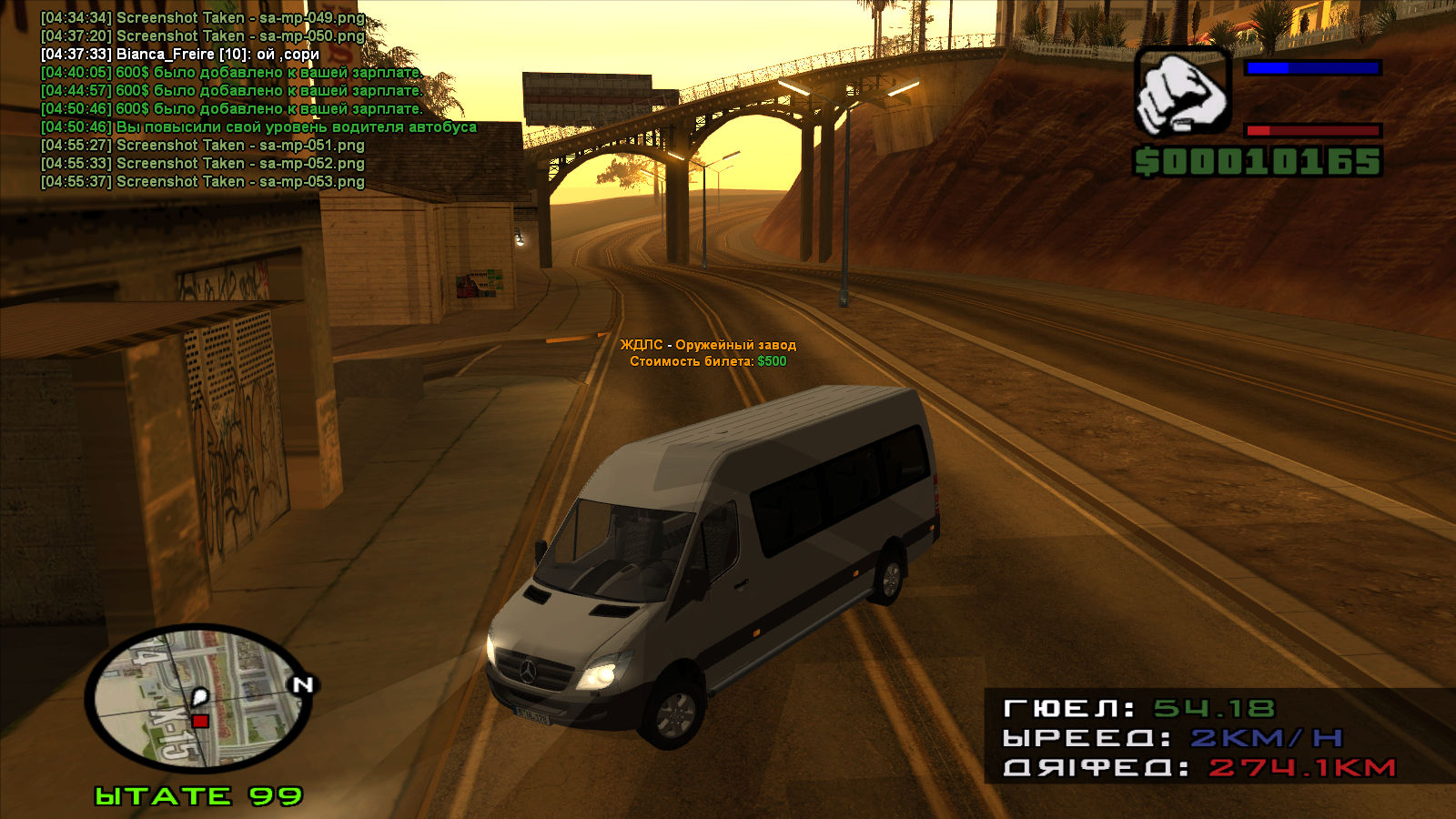Select Bianca_Freire's chat message
1456x819 pixels.
tap(180, 55)
